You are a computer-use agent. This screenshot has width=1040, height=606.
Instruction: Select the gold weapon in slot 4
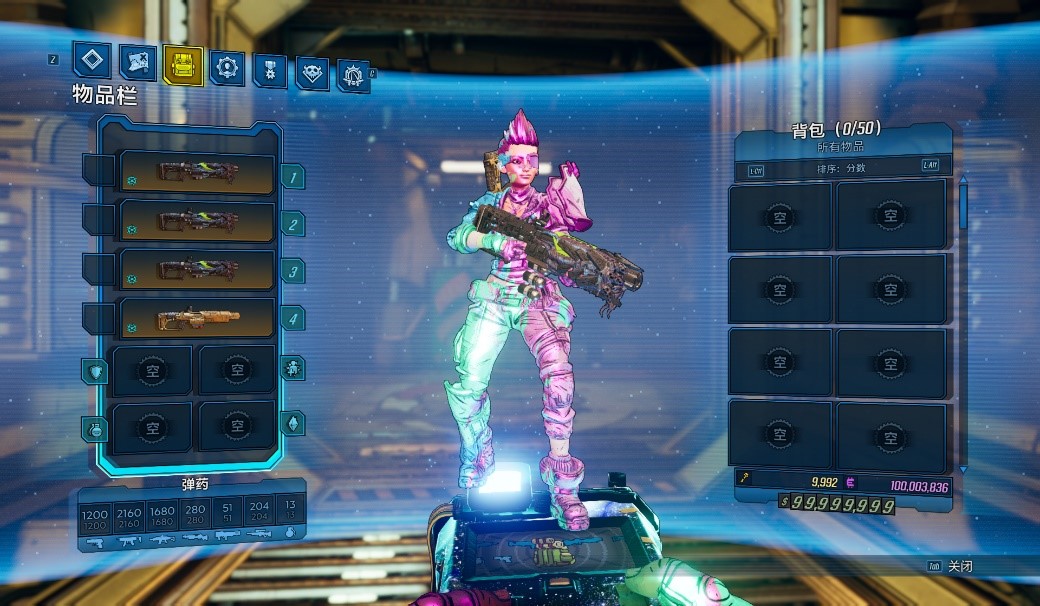tap(197, 319)
